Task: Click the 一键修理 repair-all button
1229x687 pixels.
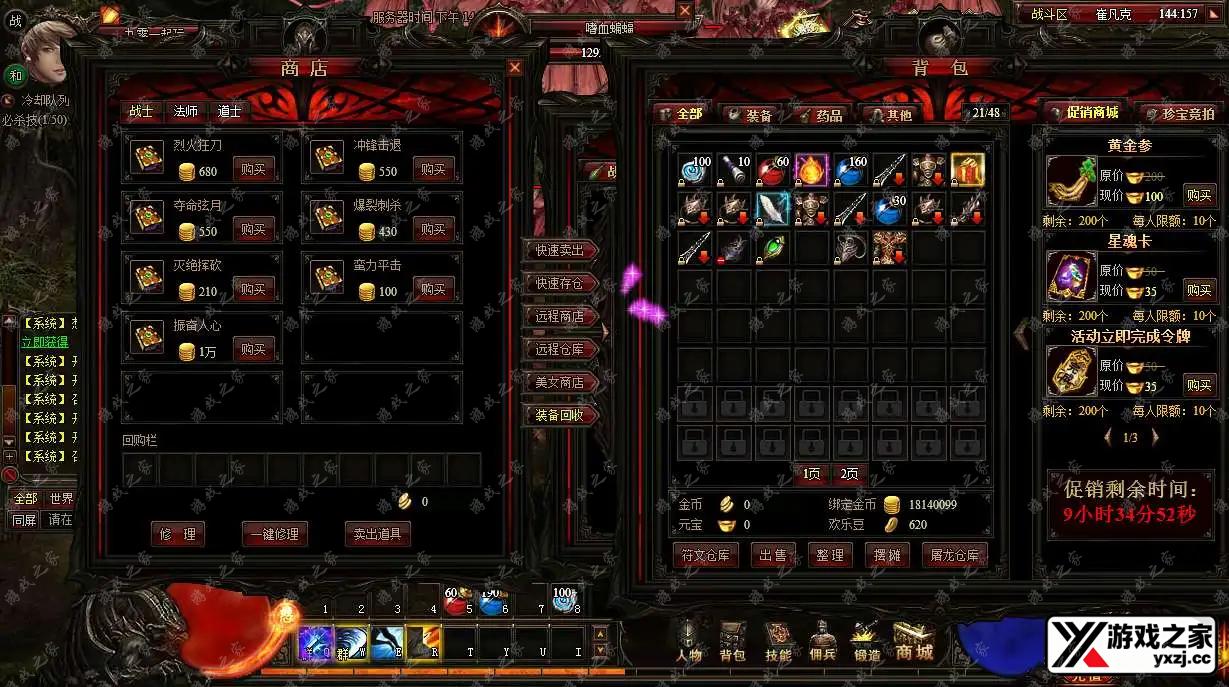Action: 274,534
